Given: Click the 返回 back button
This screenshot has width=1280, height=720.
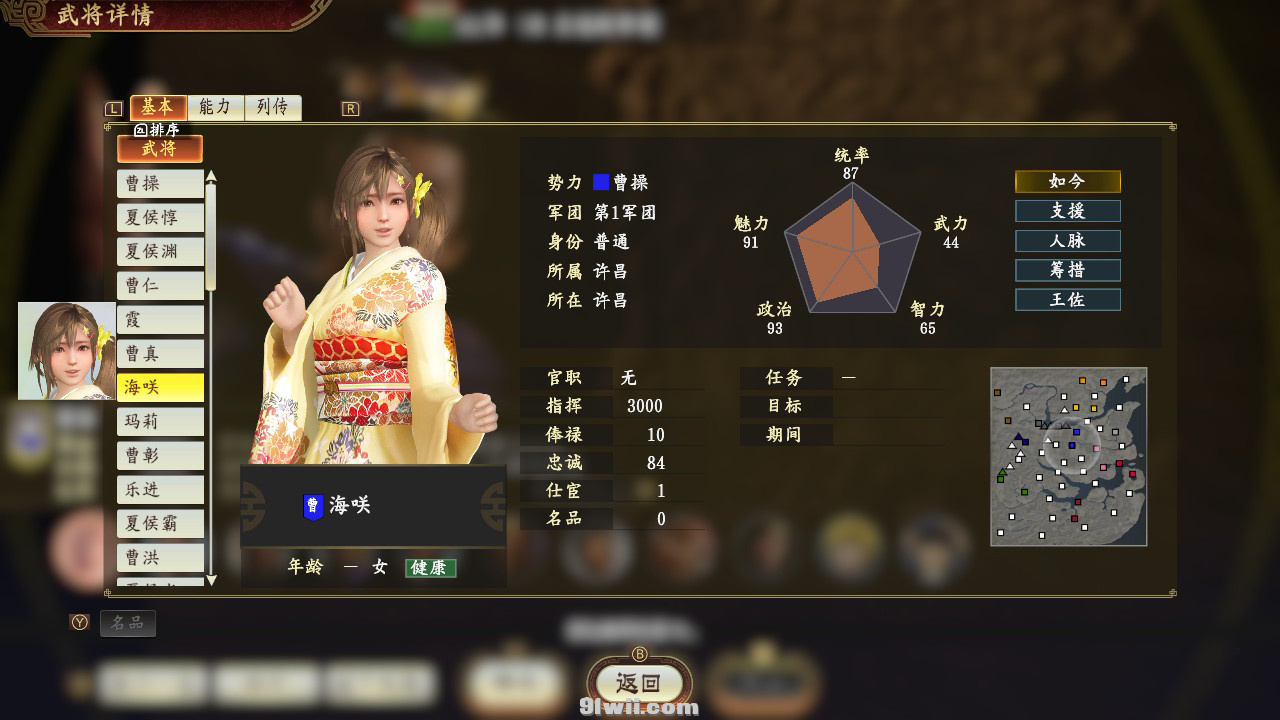Looking at the screenshot, I should [639, 684].
